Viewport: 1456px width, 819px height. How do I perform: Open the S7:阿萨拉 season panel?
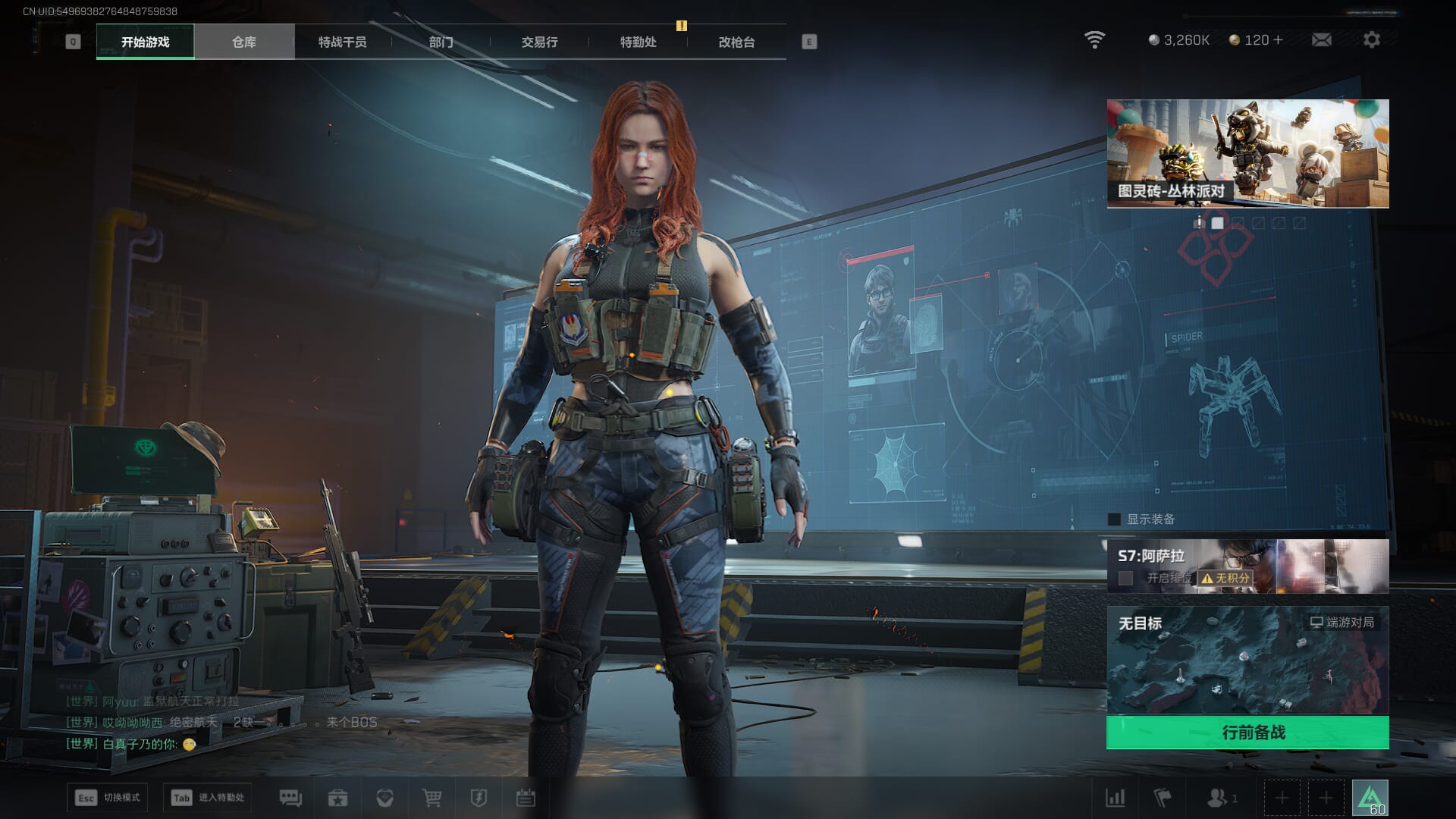(x=1247, y=566)
